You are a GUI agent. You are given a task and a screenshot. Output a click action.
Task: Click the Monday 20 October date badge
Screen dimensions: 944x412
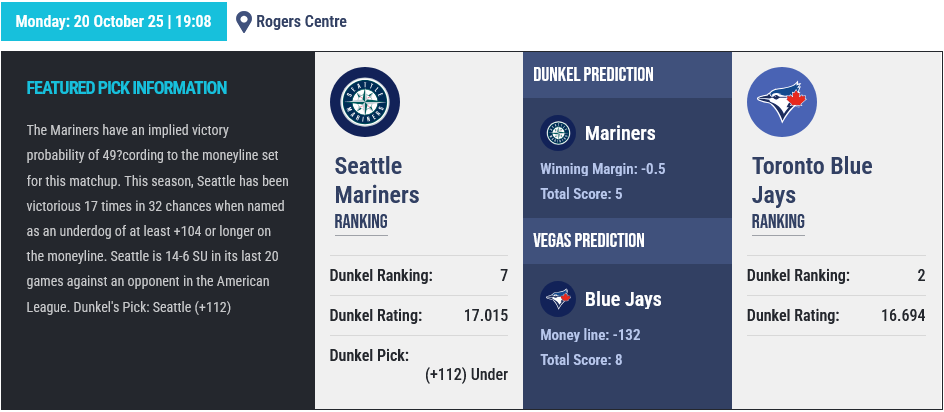[114, 21]
